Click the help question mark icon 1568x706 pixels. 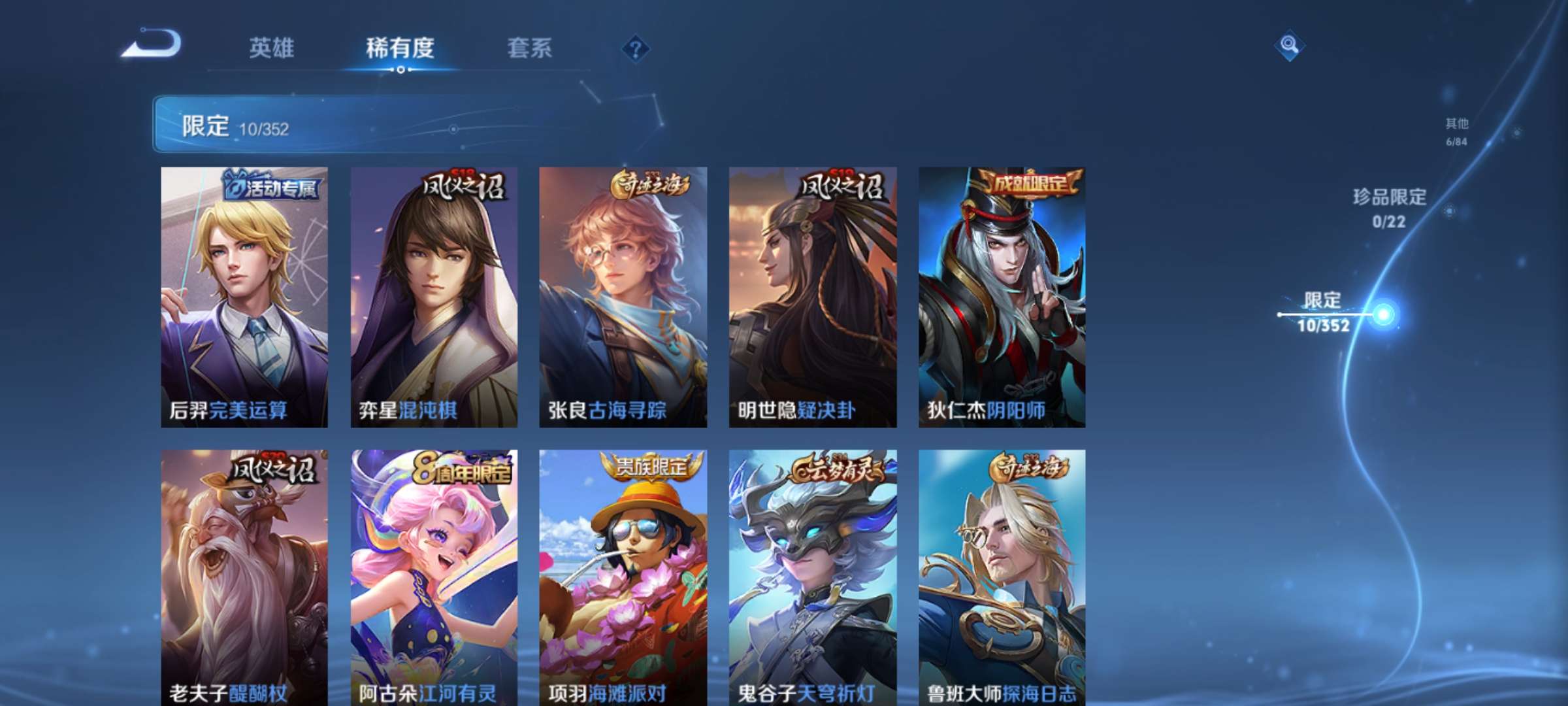click(x=638, y=49)
